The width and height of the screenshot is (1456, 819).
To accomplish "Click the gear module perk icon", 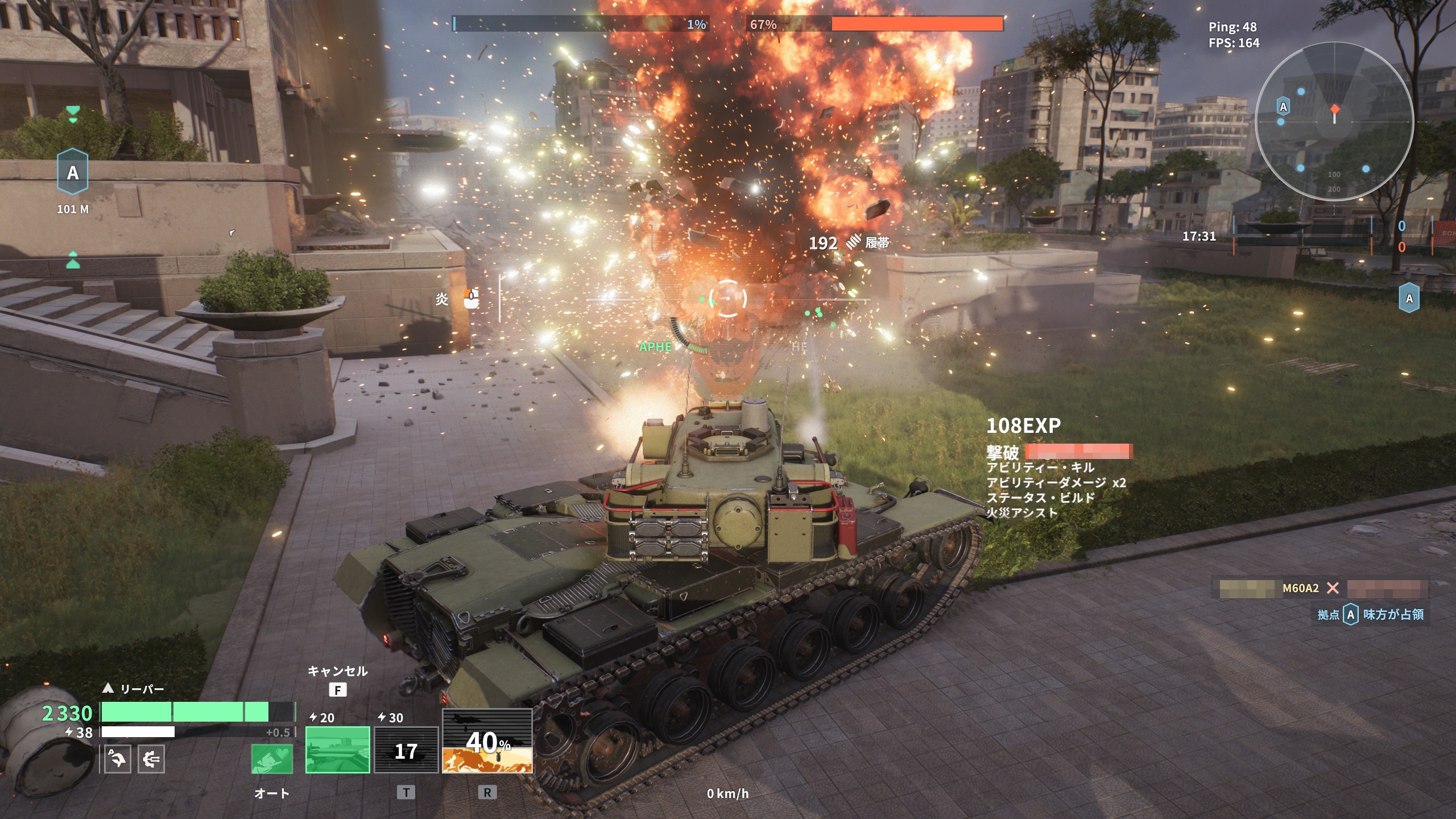I will (151, 759).
